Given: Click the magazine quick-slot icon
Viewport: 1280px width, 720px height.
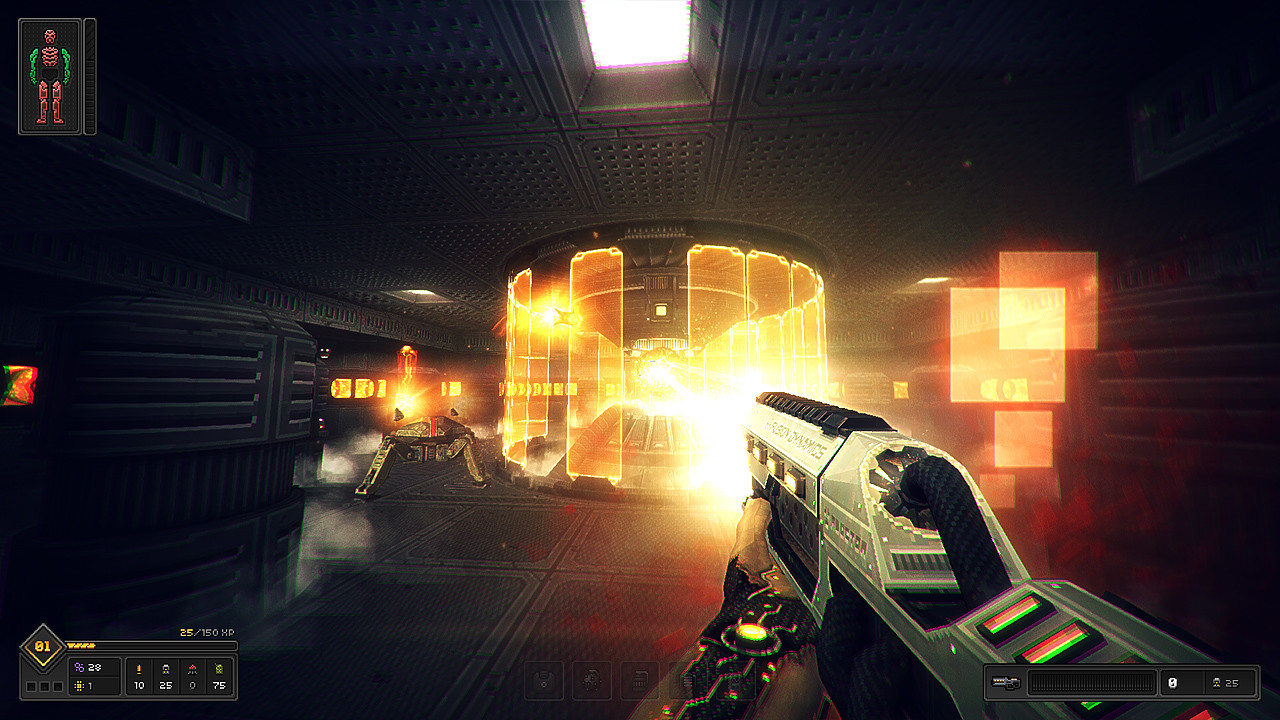Looking at the screenshot, I should pyautogui.click(x=638, y=680).
